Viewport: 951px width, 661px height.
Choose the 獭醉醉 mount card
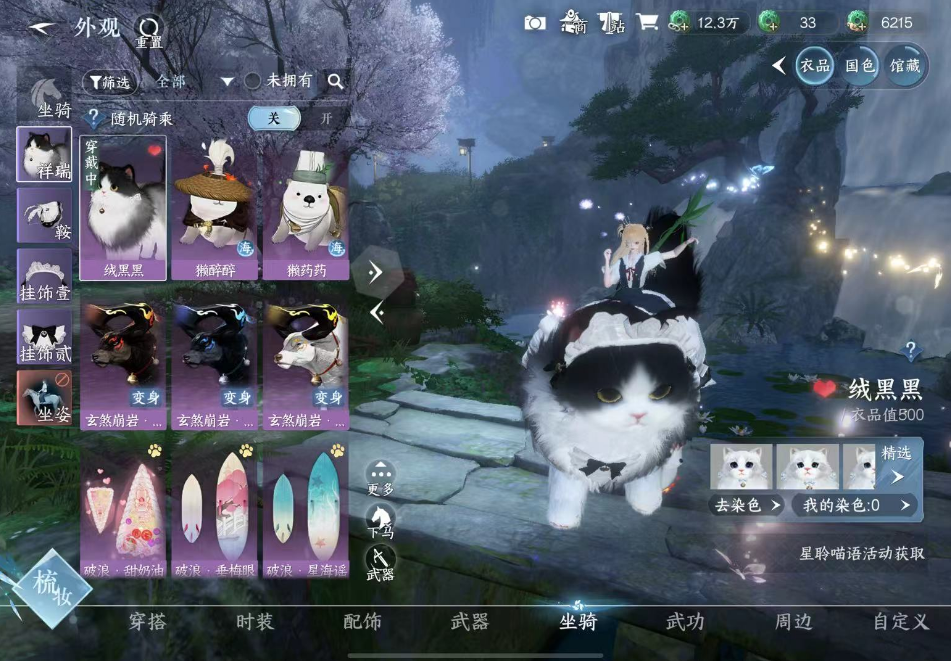(214, 209)
